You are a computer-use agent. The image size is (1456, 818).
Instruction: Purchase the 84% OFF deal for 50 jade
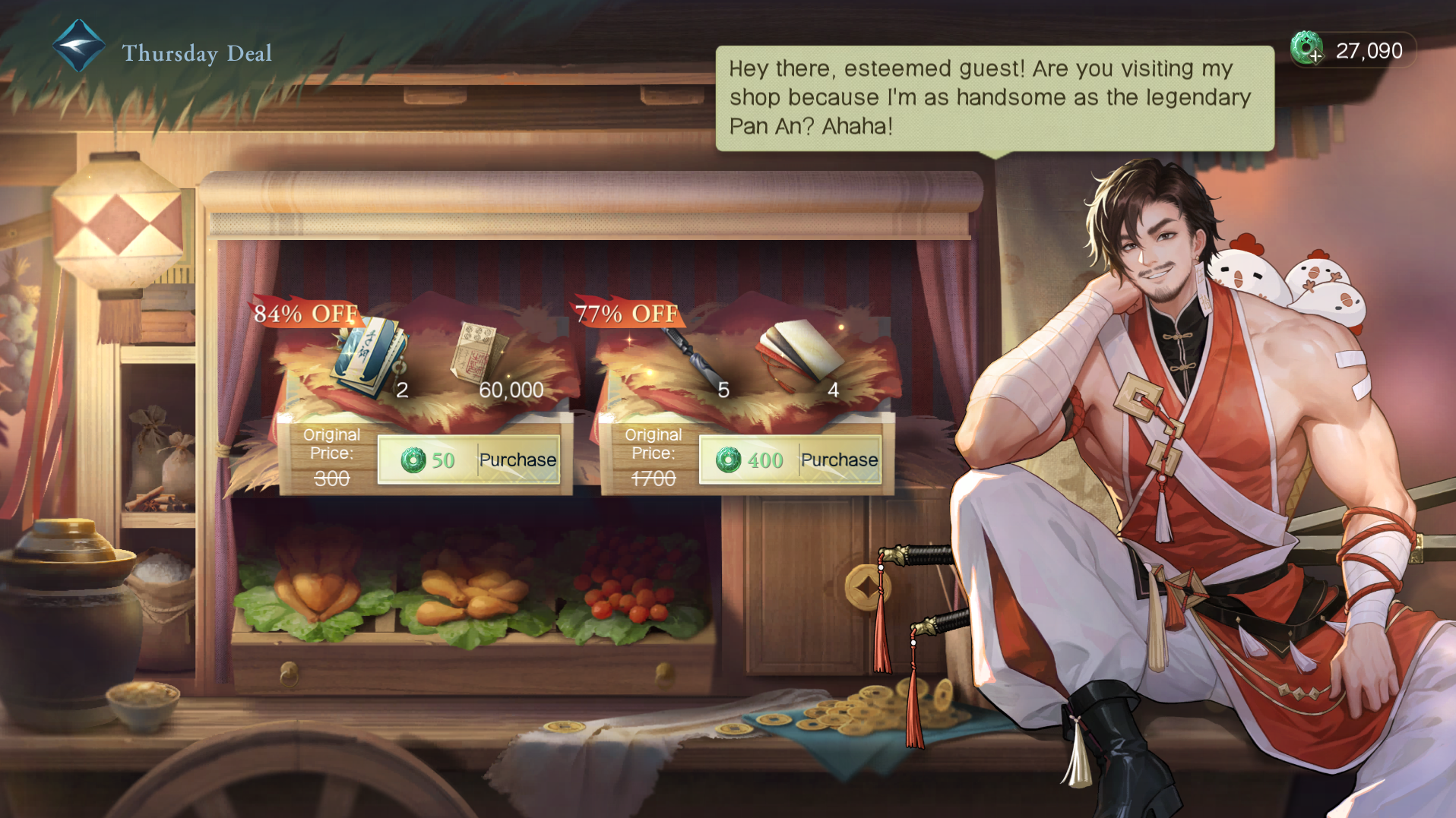coord(469,460)
